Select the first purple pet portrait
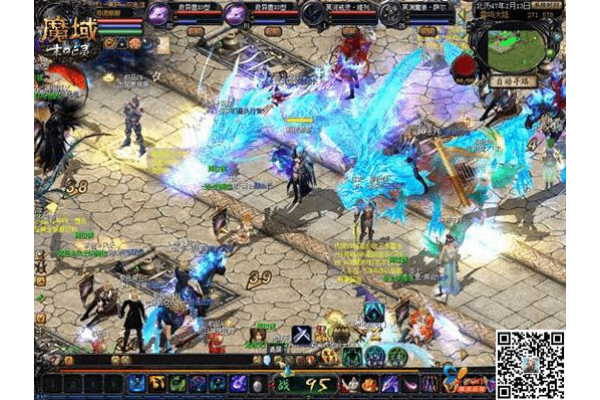Viewport: 600px width, 400px height. click(x=159, y=13)
